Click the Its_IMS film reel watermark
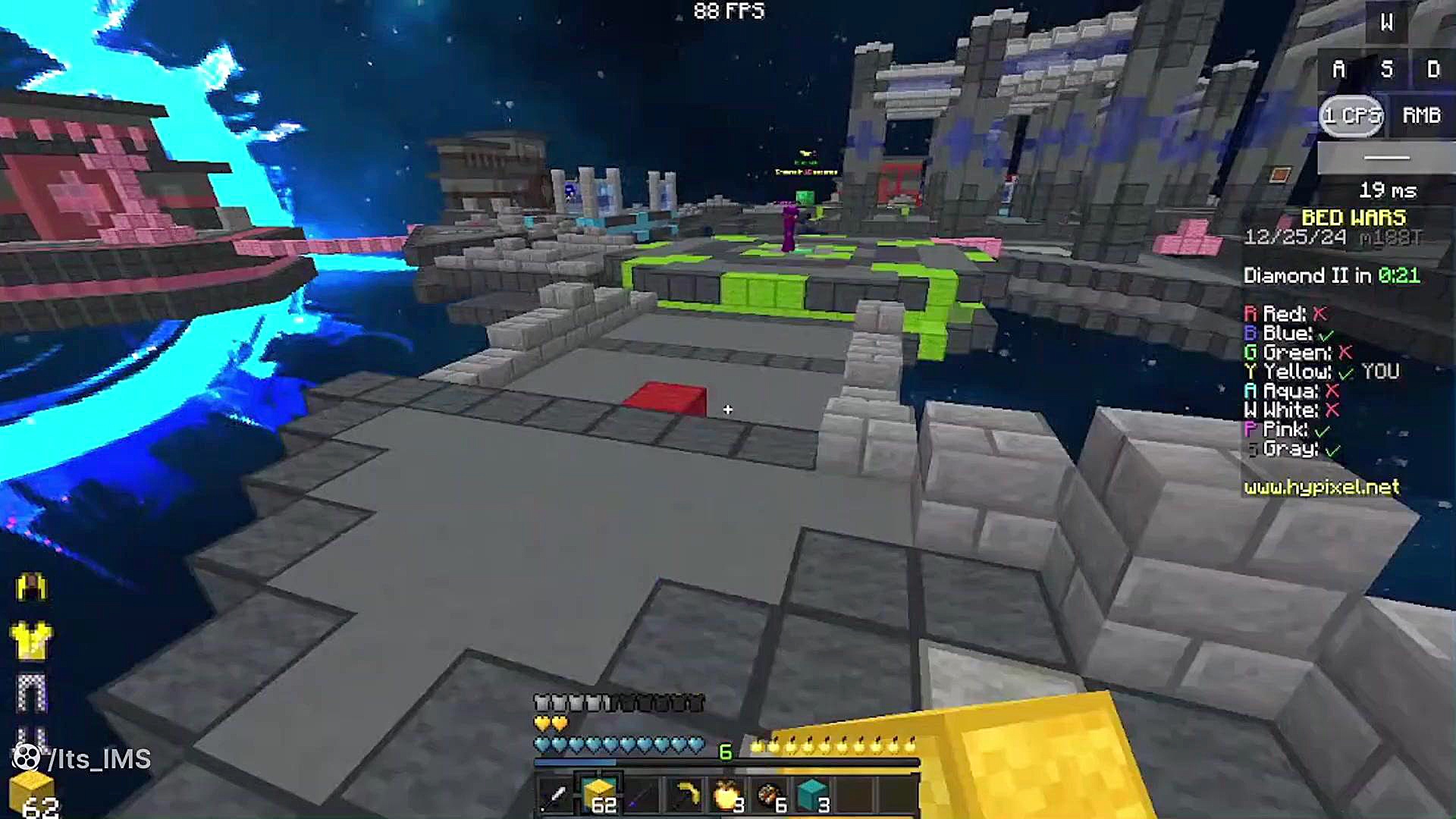1456x819 pixels. pyautogui.click(x=27, y=758)
